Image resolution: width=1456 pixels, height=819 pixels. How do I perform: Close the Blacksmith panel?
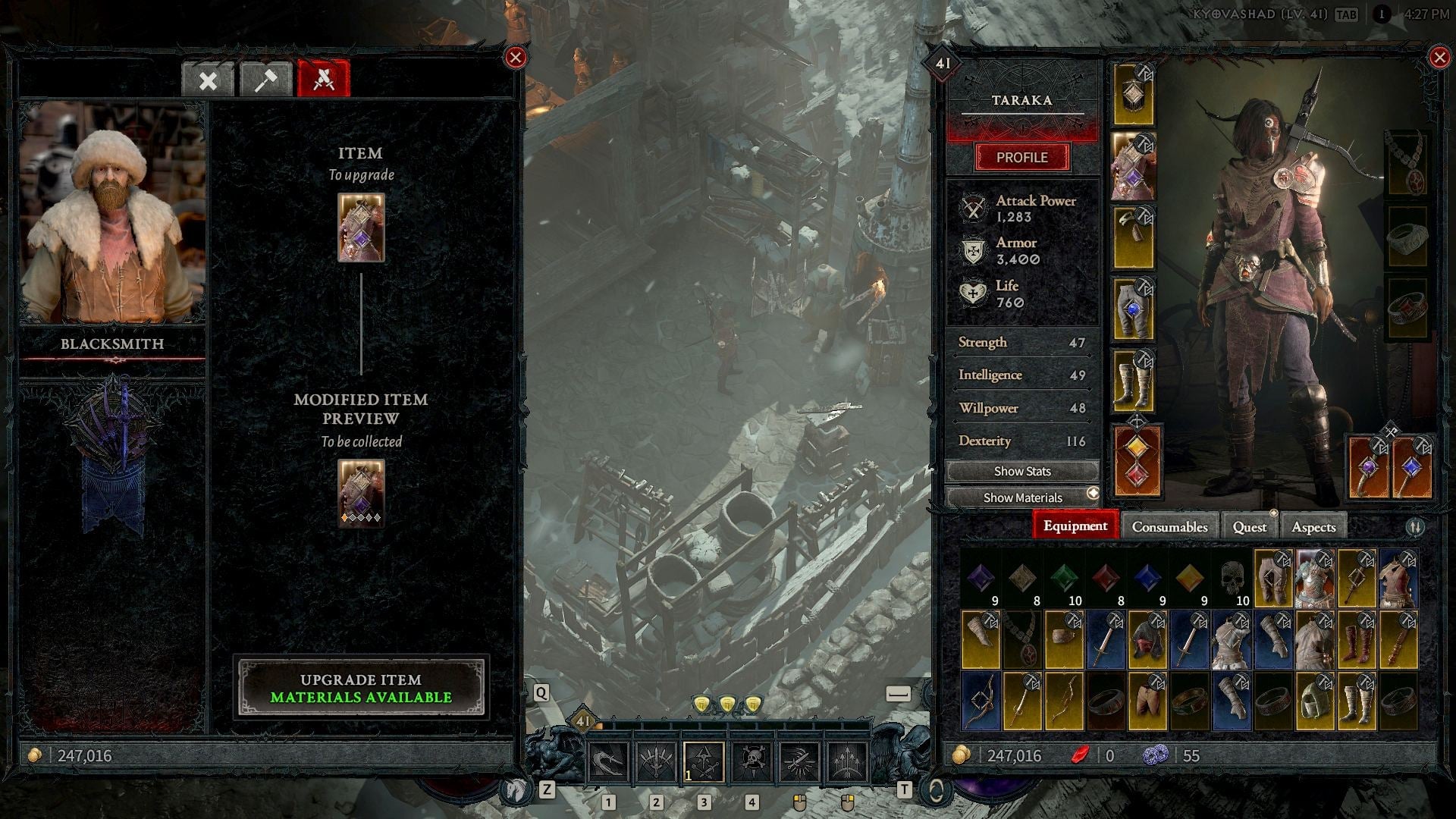[x=516, y=58]
